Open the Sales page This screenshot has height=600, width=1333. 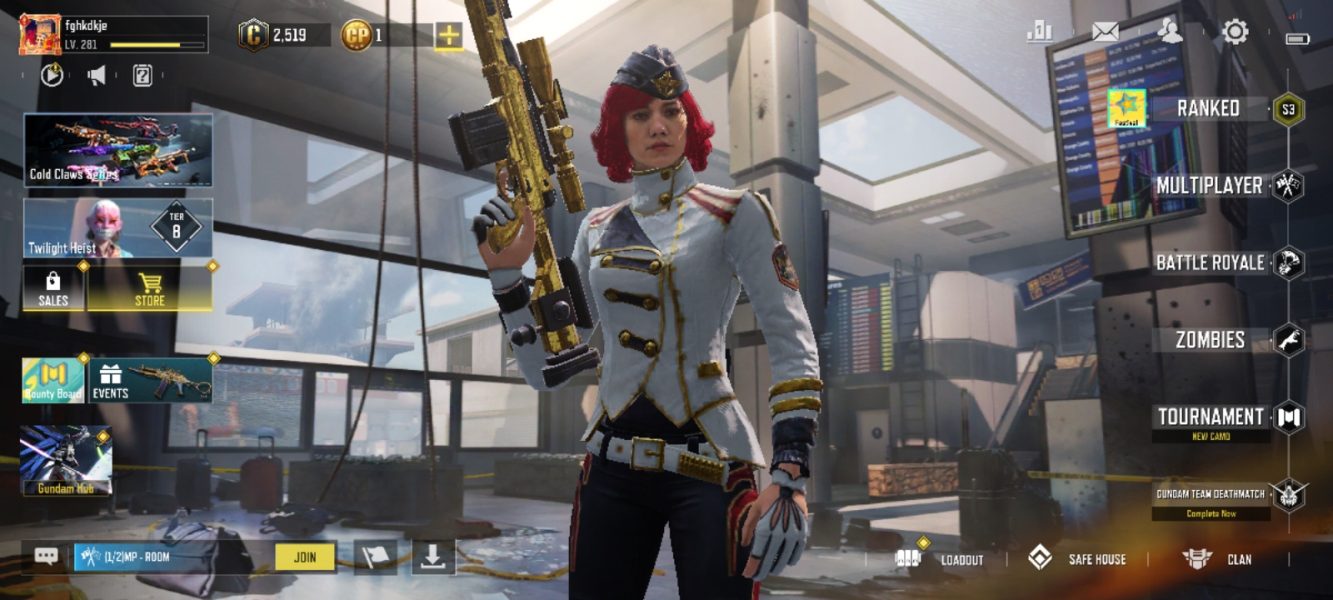(53, 288)
